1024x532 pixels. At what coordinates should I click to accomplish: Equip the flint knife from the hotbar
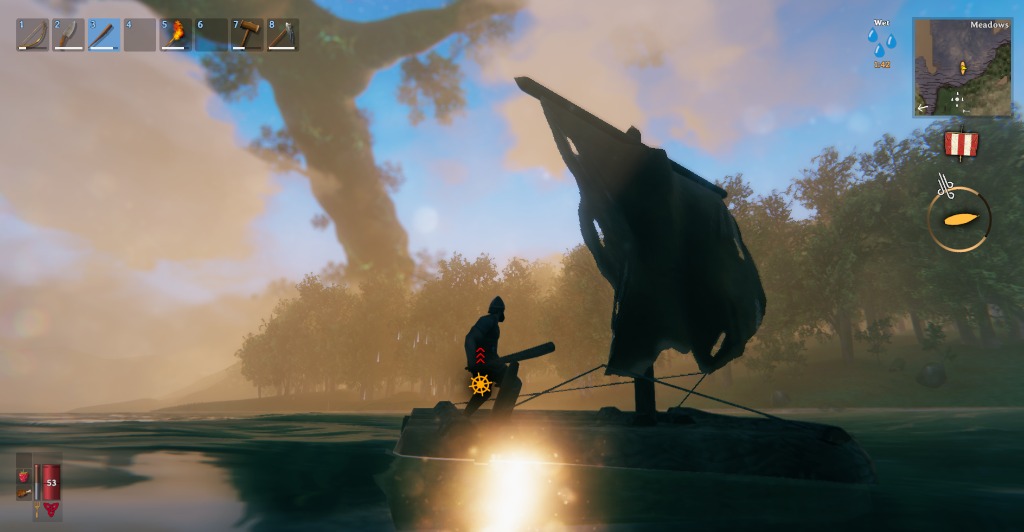pyautogui.click(x=68, y=35)
